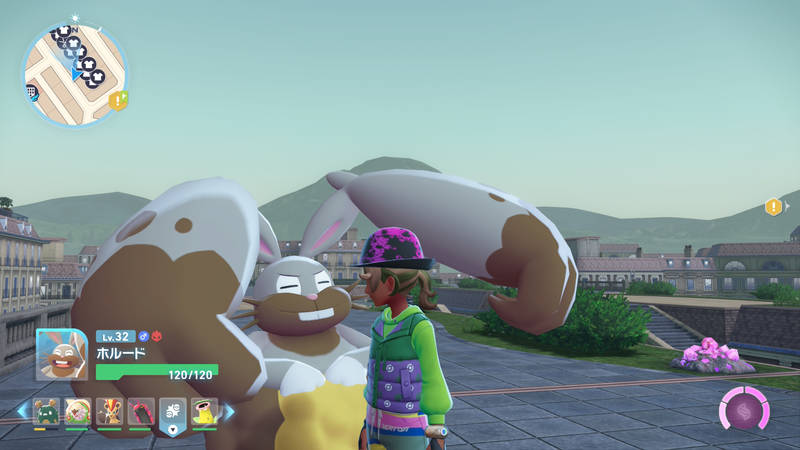Choose the yellow bell-mouthed plant Pokémon slot

[x=204, y=411]
